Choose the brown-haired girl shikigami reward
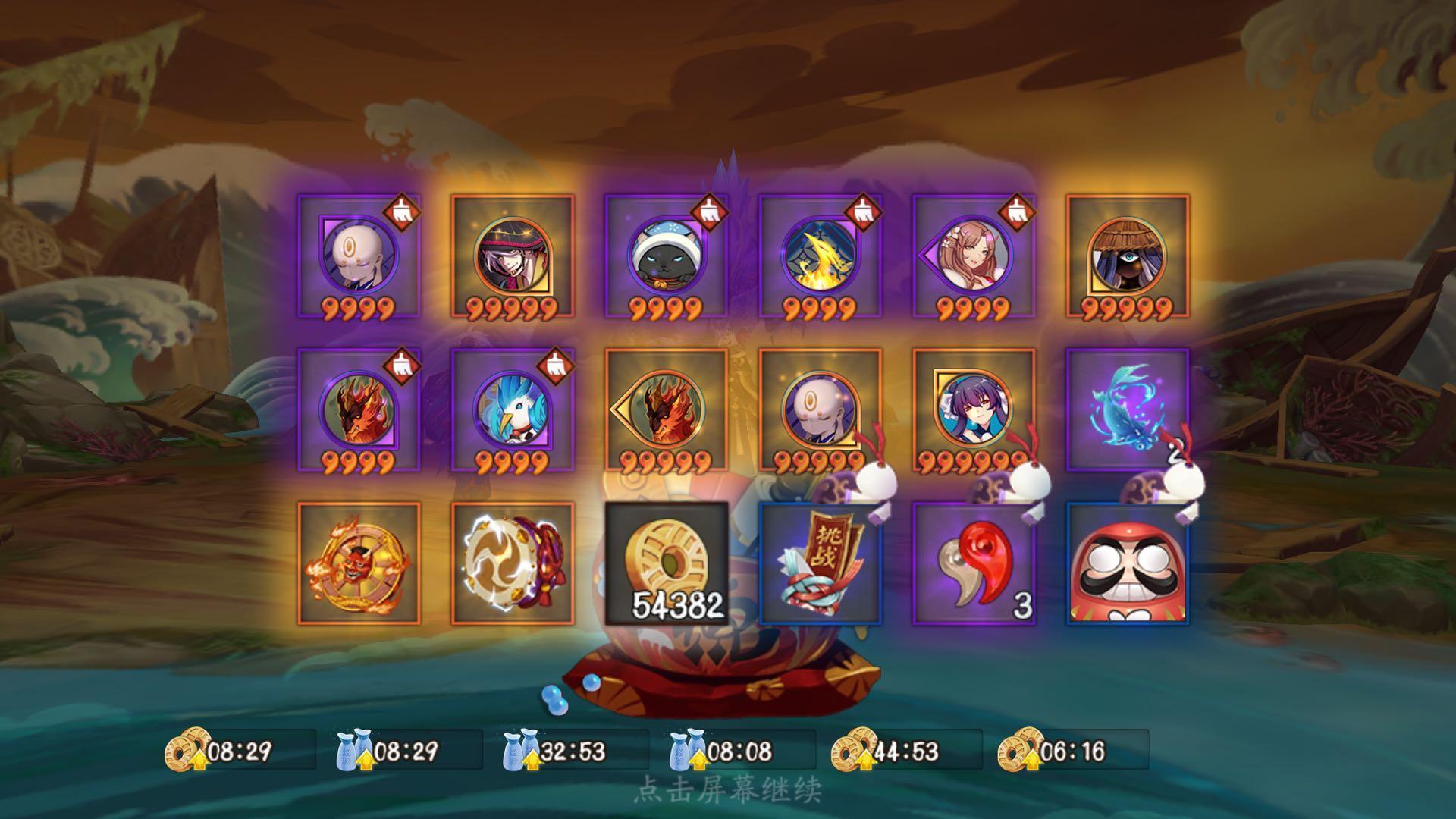The image size is (1456, 819). coord(974,256)
